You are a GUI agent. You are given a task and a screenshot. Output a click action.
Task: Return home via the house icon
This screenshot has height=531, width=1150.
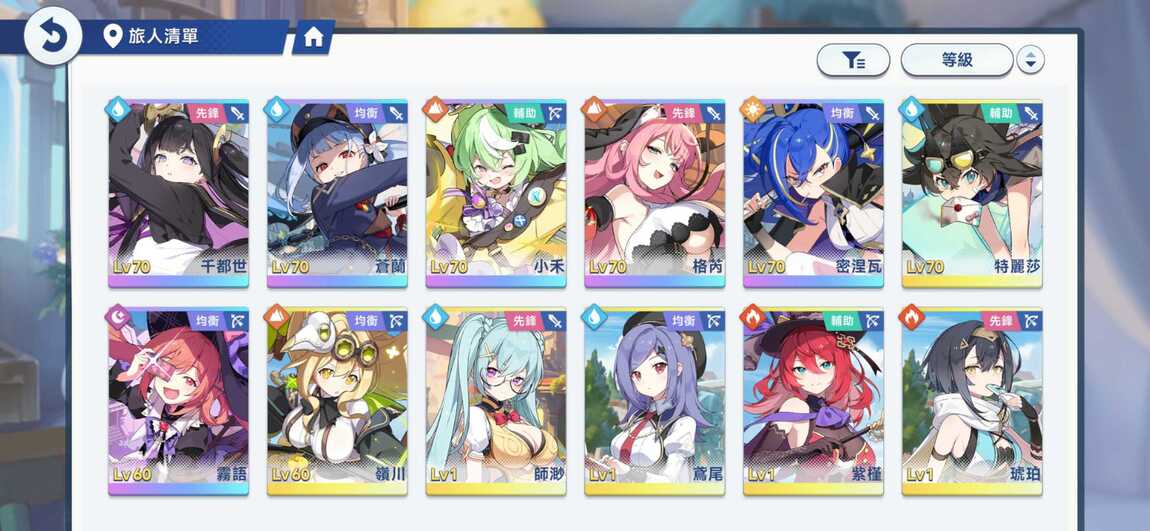pyautogui.click(x=313, y=38)
